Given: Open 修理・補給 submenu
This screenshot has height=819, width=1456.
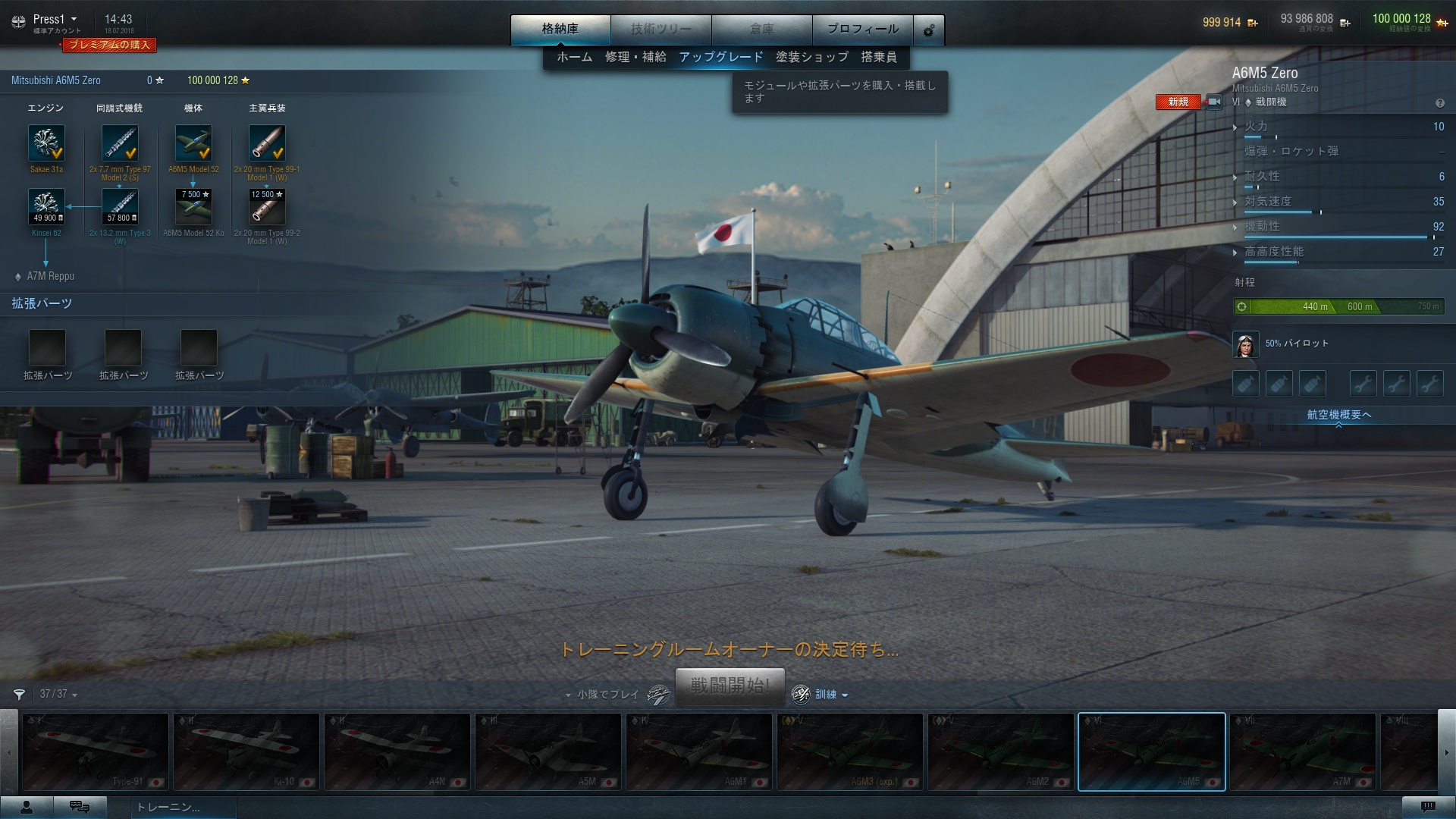Looking at the screenshot, I should click(x=635, y=57).
